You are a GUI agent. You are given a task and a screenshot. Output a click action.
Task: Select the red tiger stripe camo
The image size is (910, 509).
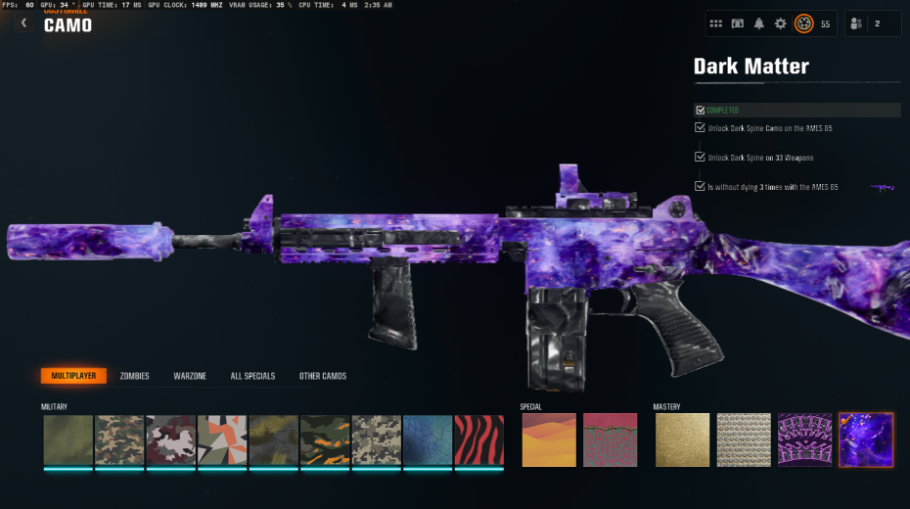(479, 440)
